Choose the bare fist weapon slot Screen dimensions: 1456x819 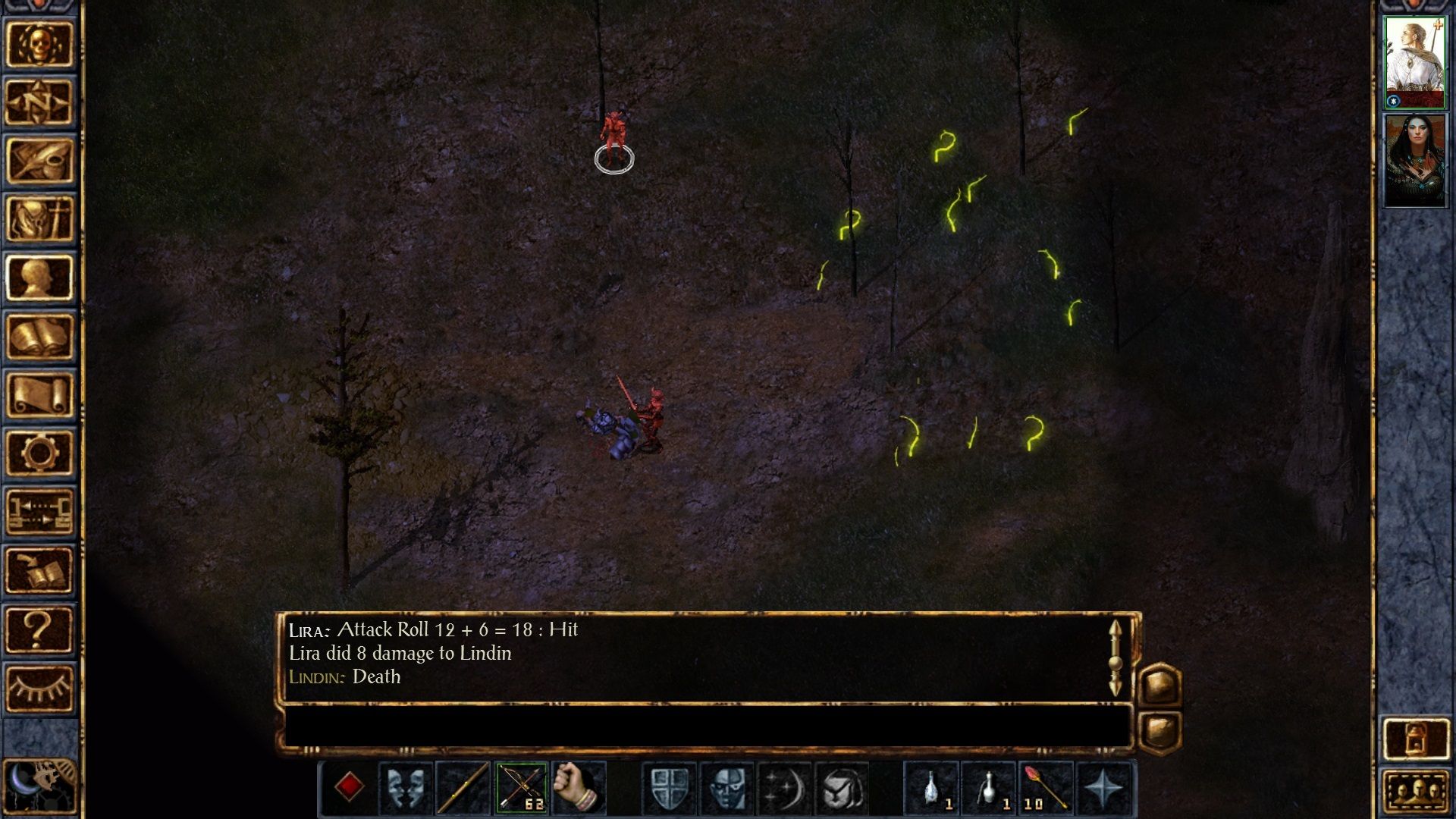click(x=579, y=788)
